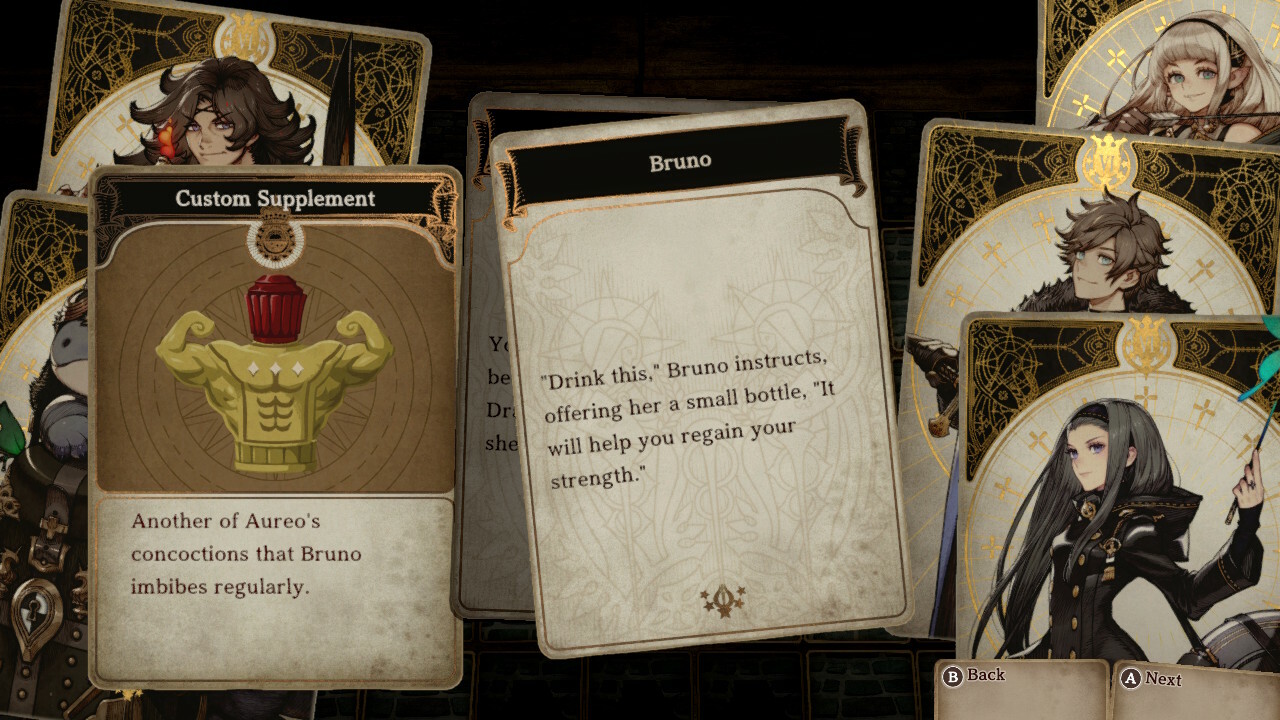The width and height of the screenshot is (1280, 720).
Task: Click Bruno's dialogue card
Action: click(700, 380)
